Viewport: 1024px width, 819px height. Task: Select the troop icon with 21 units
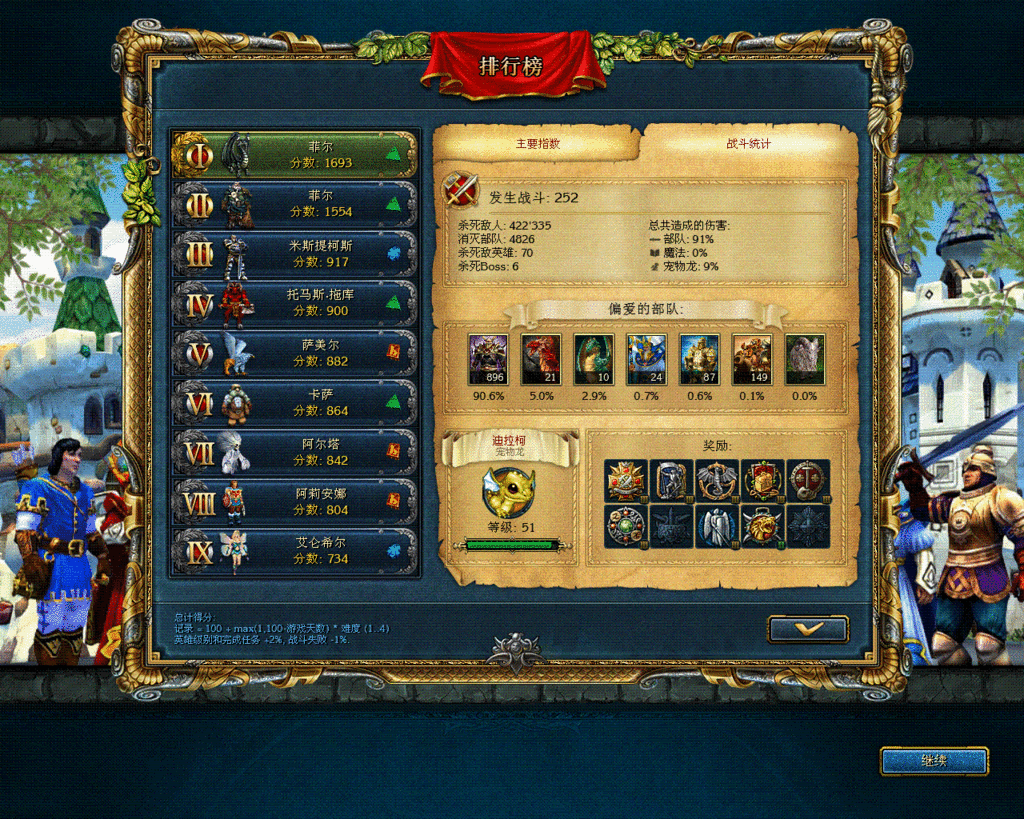point(541,360)
